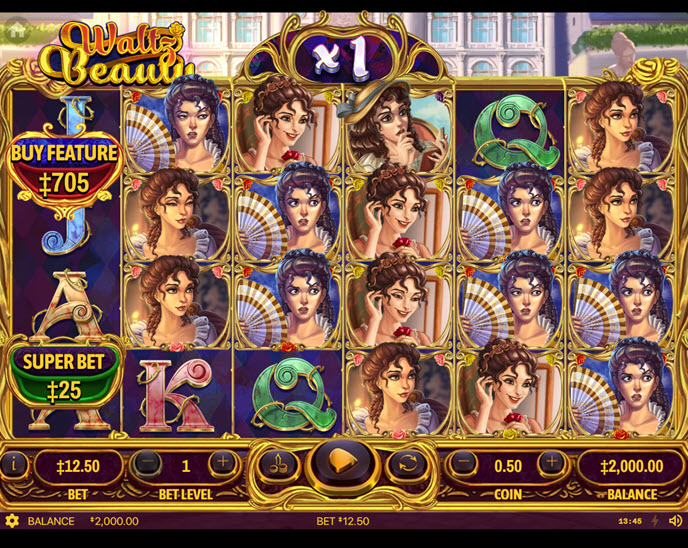Return to lobby via the home icon
The width and height of the screenshot is (688, 548).
click(x=16, y=30)
